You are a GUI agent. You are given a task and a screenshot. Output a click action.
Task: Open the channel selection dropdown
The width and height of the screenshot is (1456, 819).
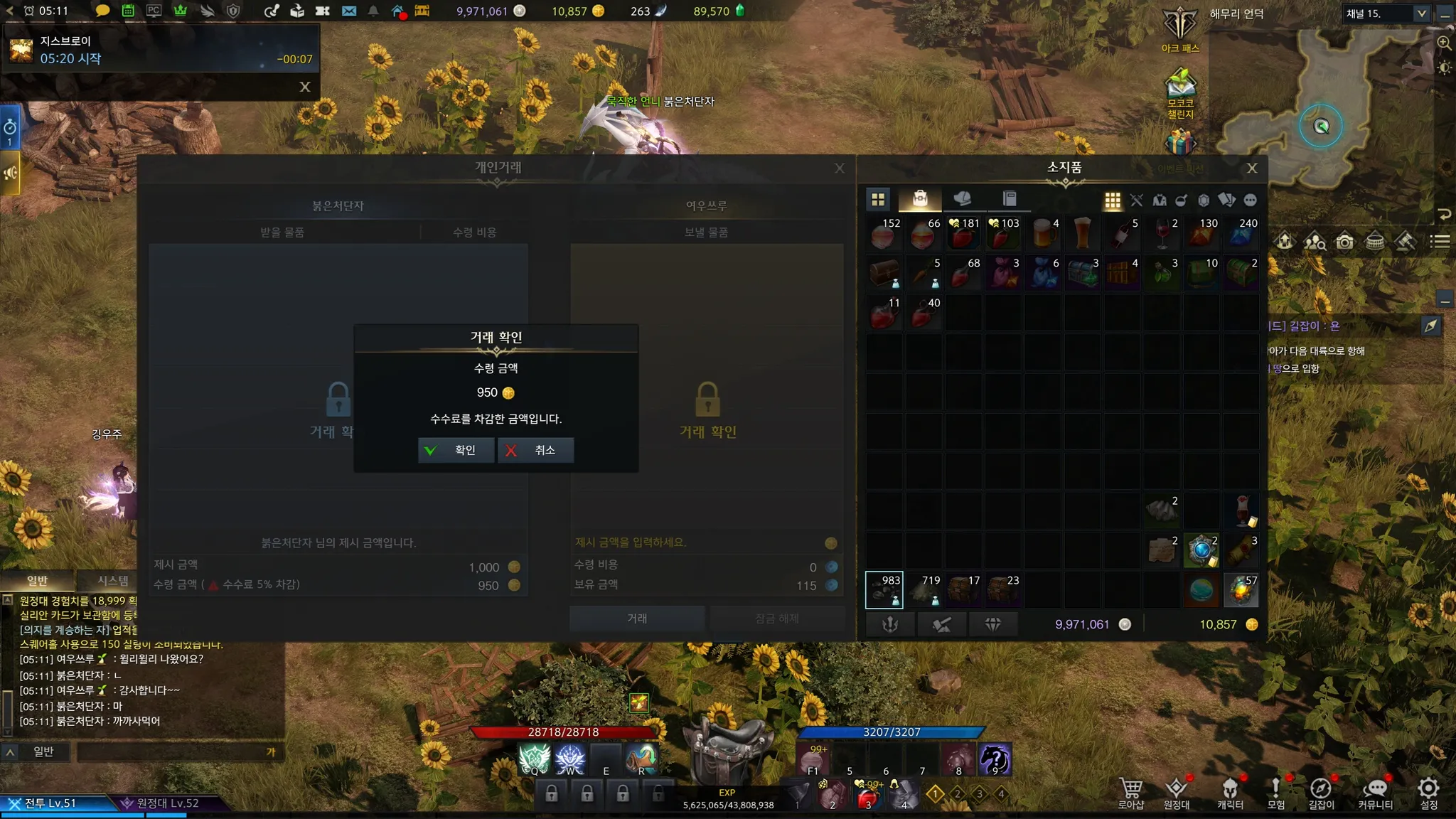click(x=1421, y=14)
